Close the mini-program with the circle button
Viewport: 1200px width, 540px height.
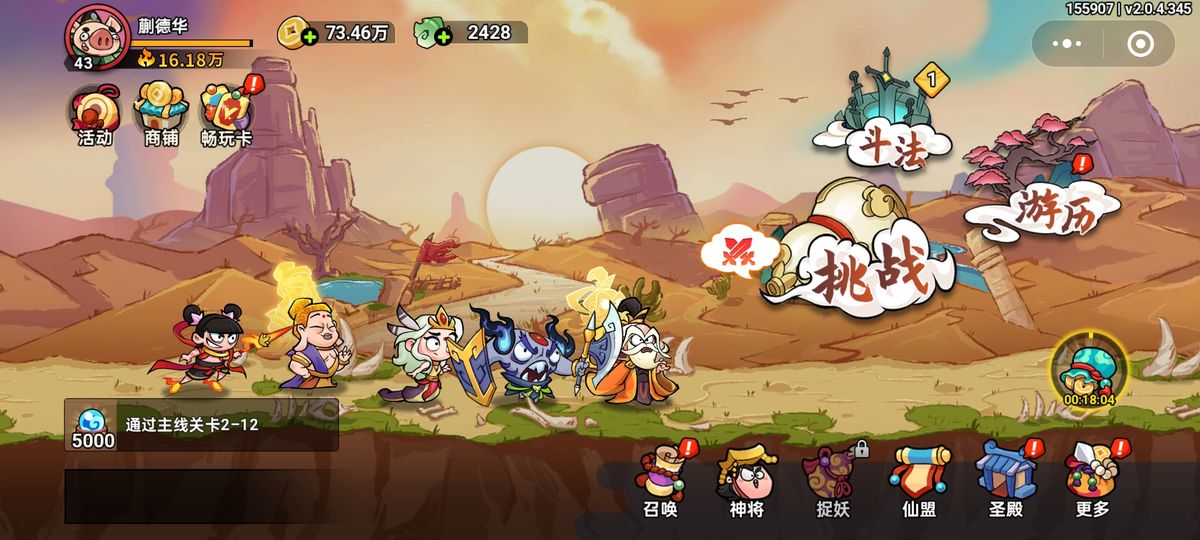tap(1140, 44)
